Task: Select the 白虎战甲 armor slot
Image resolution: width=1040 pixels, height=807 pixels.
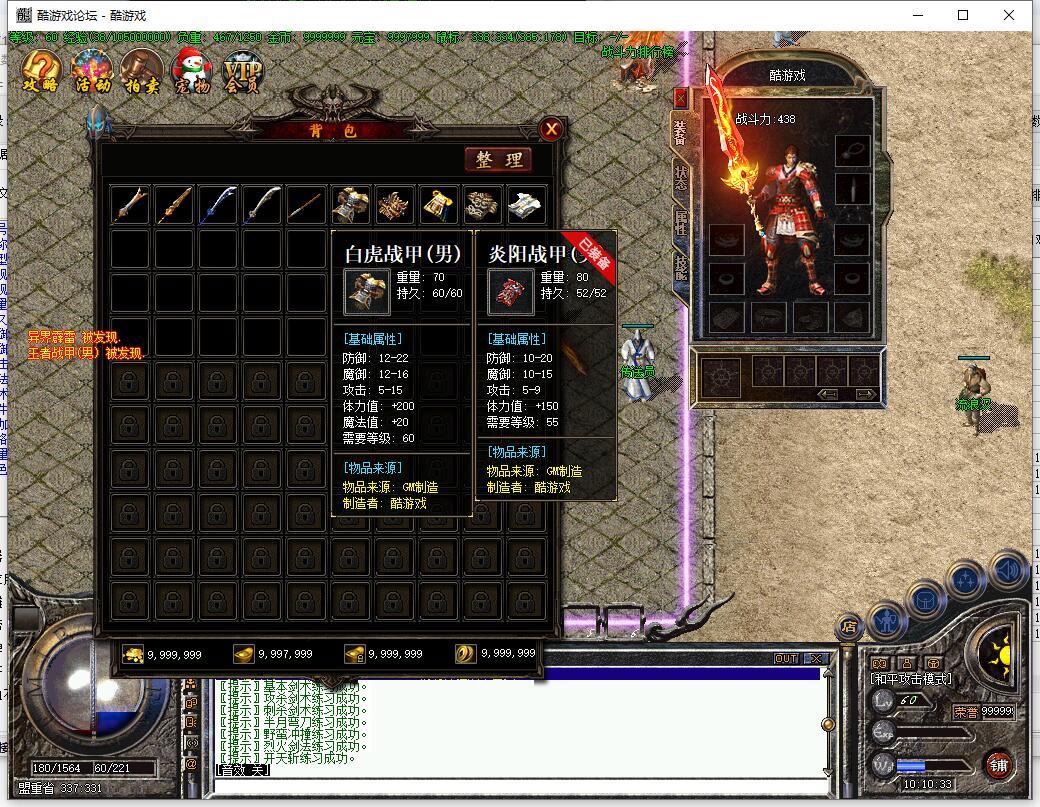Action: click(x=350, y=204)
